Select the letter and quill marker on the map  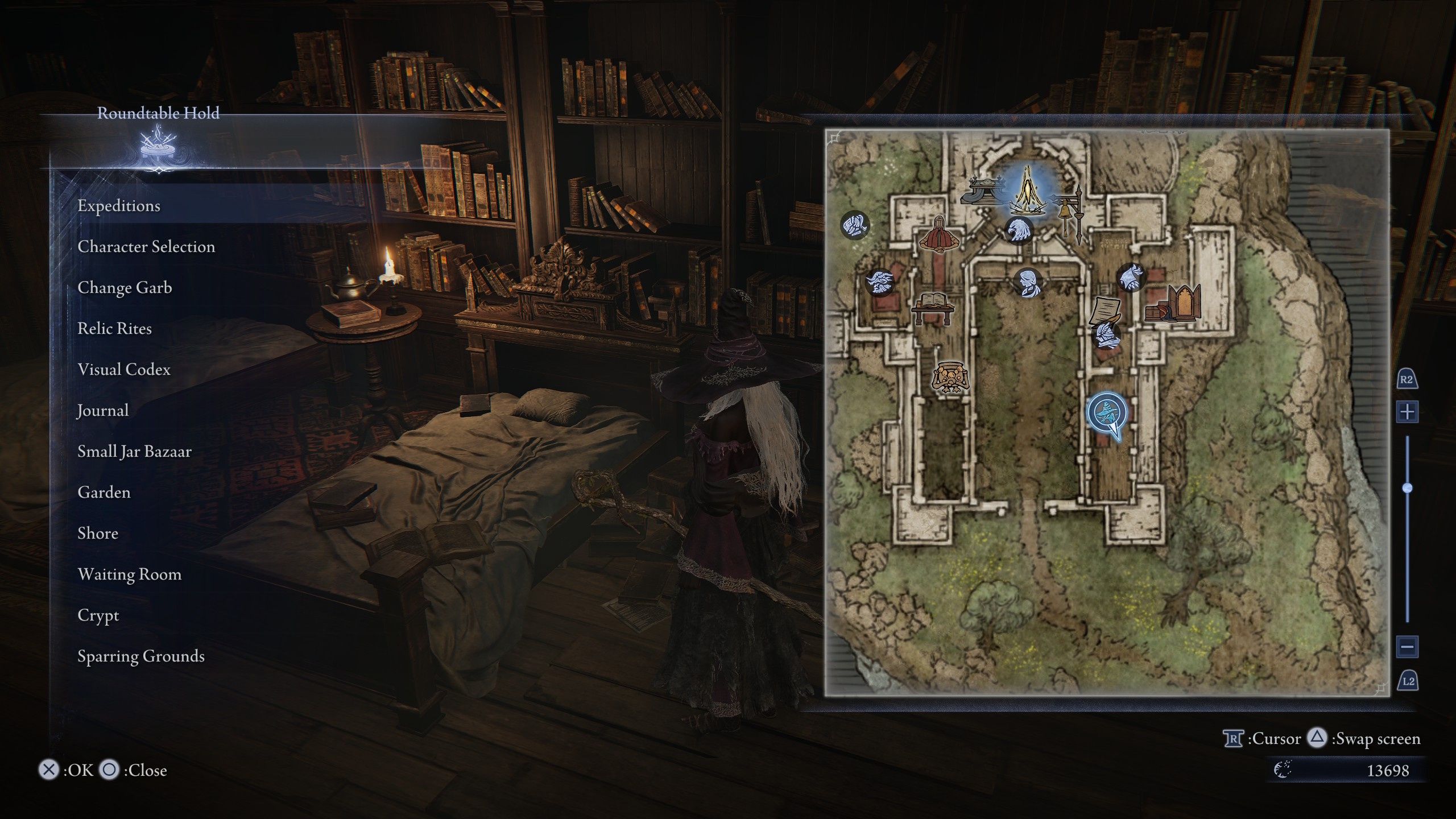[x=1104, y=313]
